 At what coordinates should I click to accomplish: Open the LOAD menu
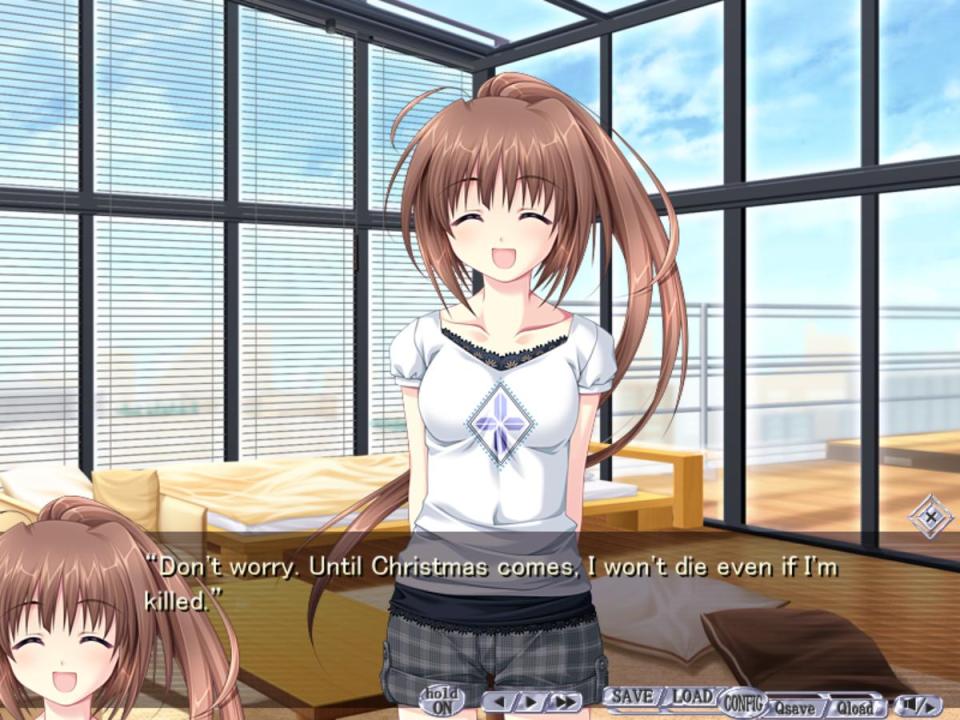(691, 696)
